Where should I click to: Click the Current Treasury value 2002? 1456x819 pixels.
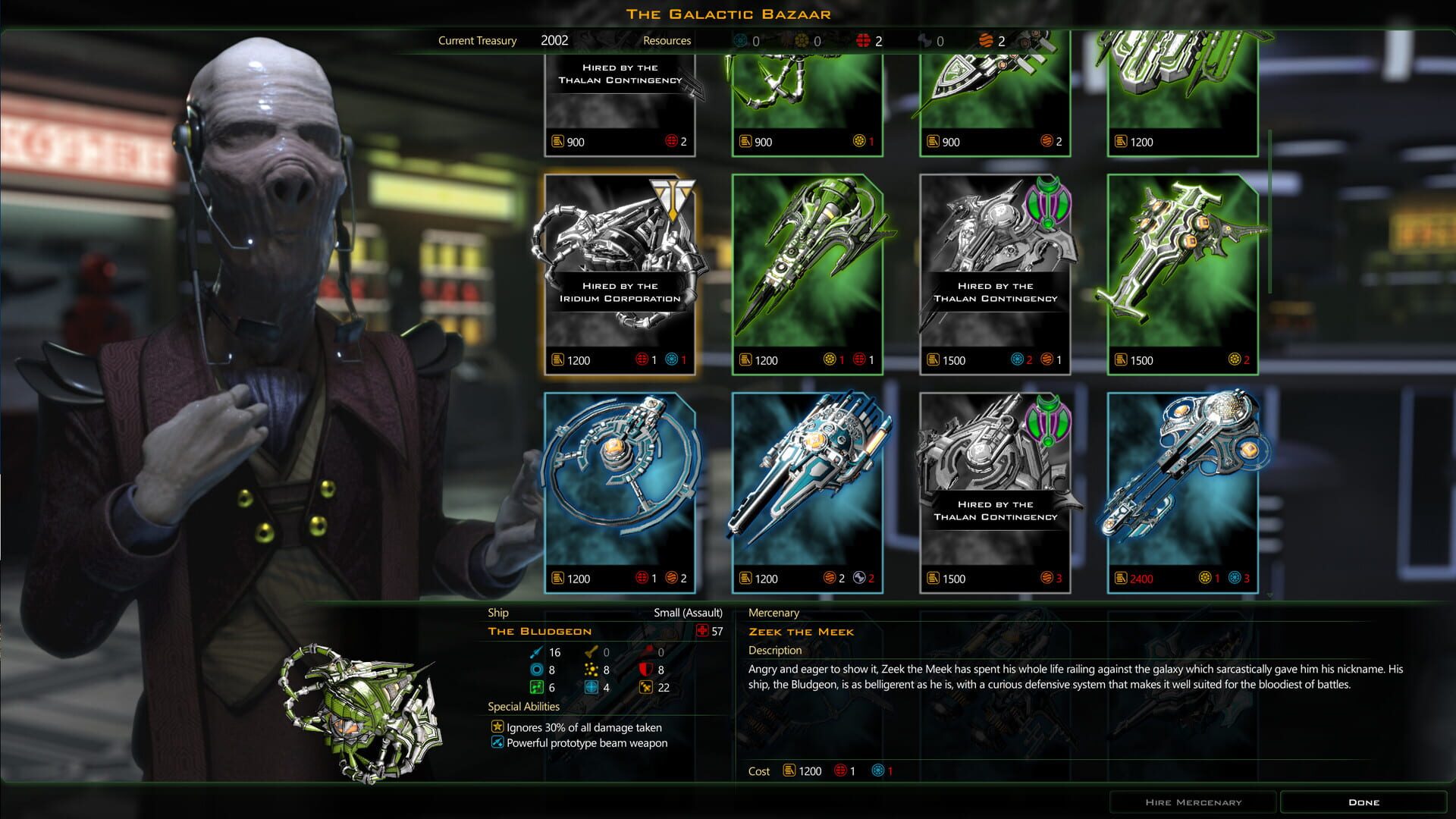pos(554,40)
